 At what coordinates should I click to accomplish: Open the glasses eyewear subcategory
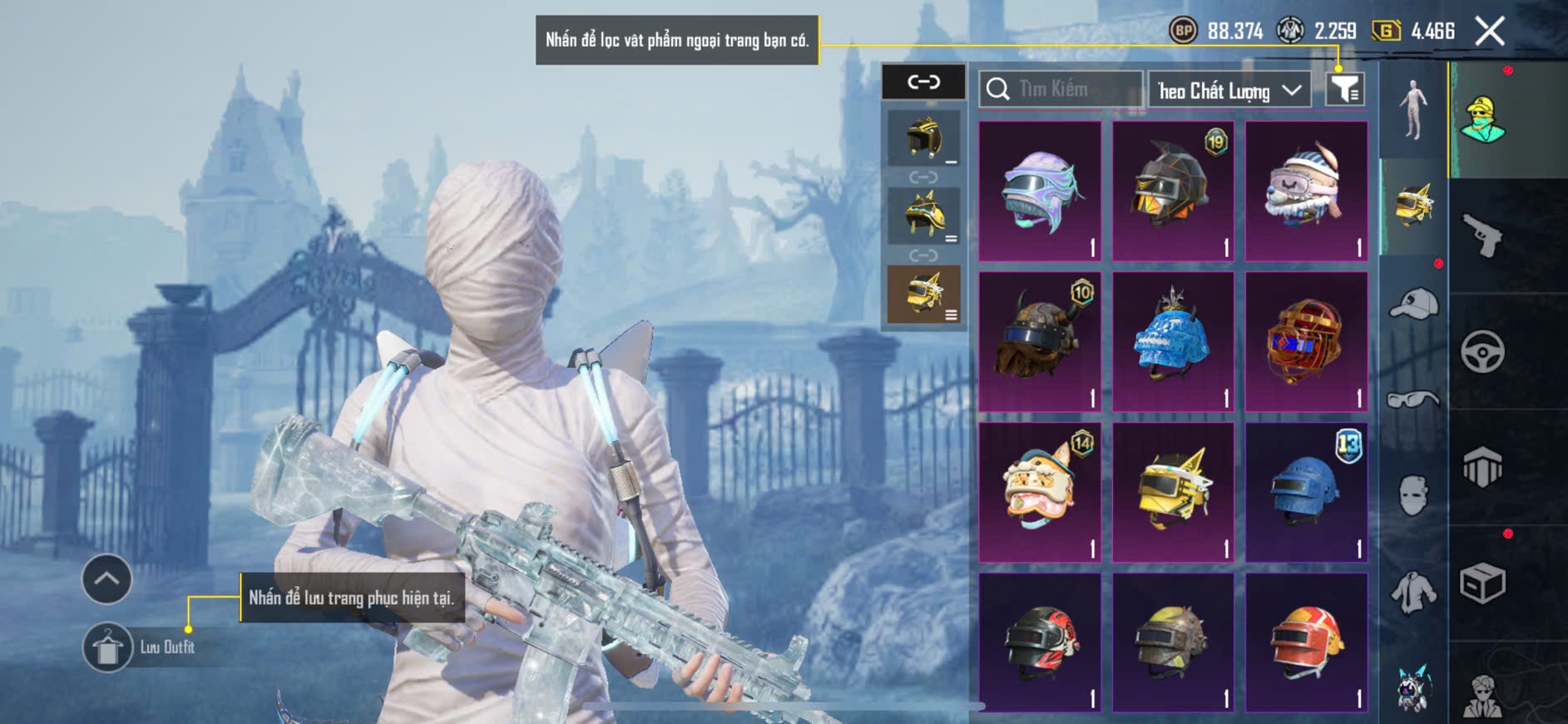pos(1412,400)
